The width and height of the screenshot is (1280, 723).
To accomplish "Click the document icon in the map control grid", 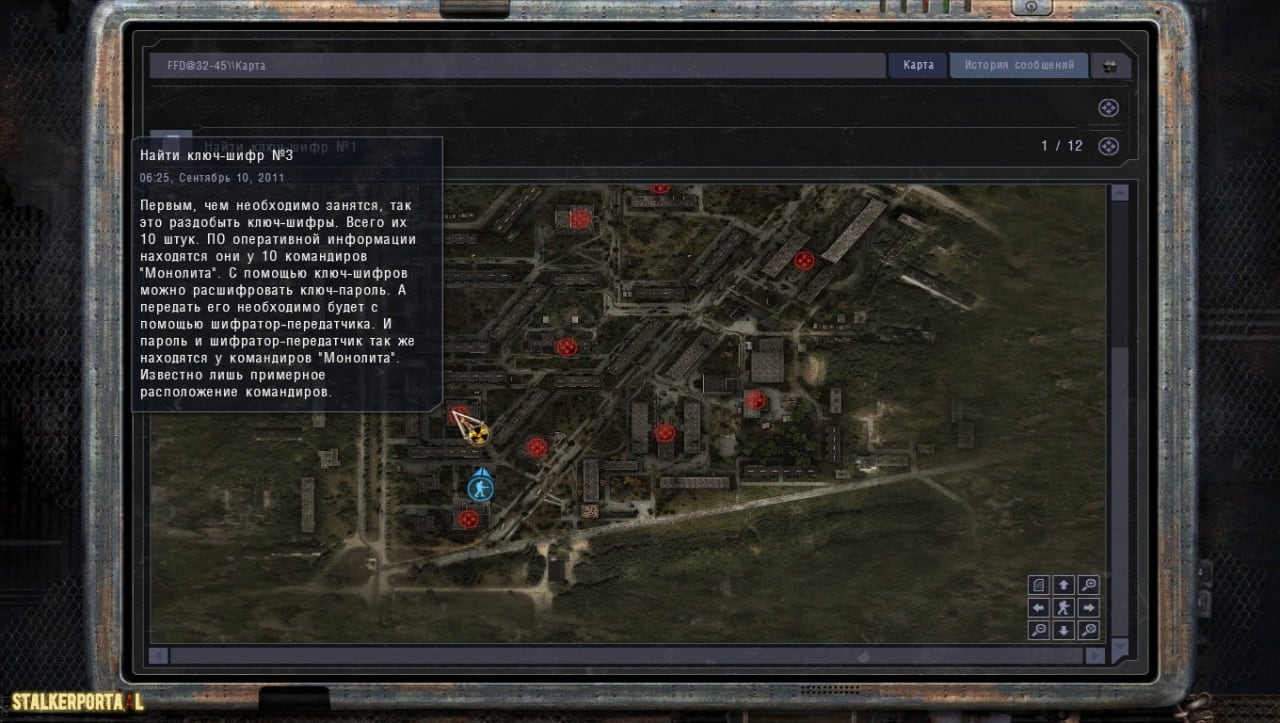I will [x=1039, y=585].
